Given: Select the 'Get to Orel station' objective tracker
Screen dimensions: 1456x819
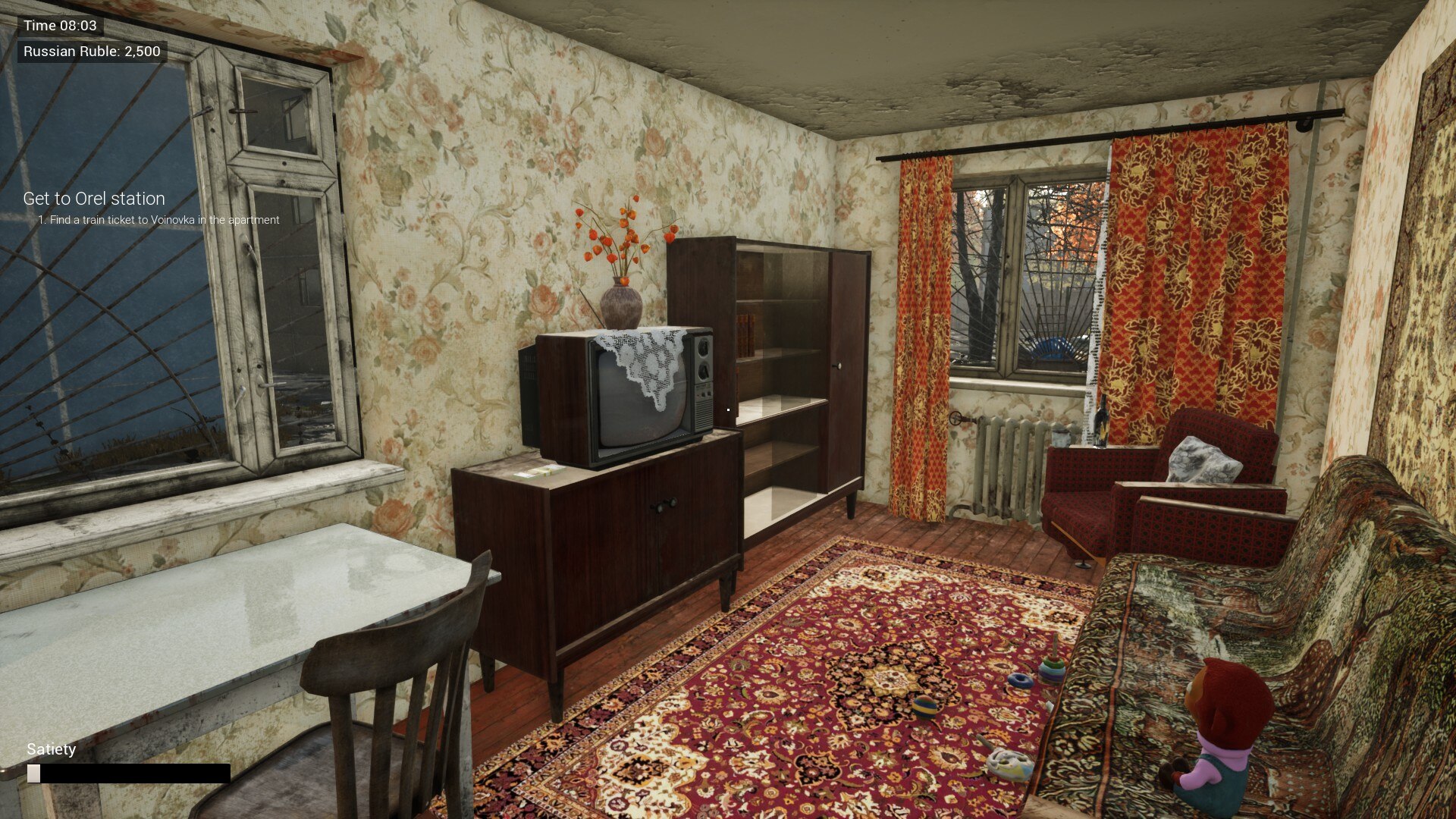Looking at the screenshot, I should pos(94,199).
